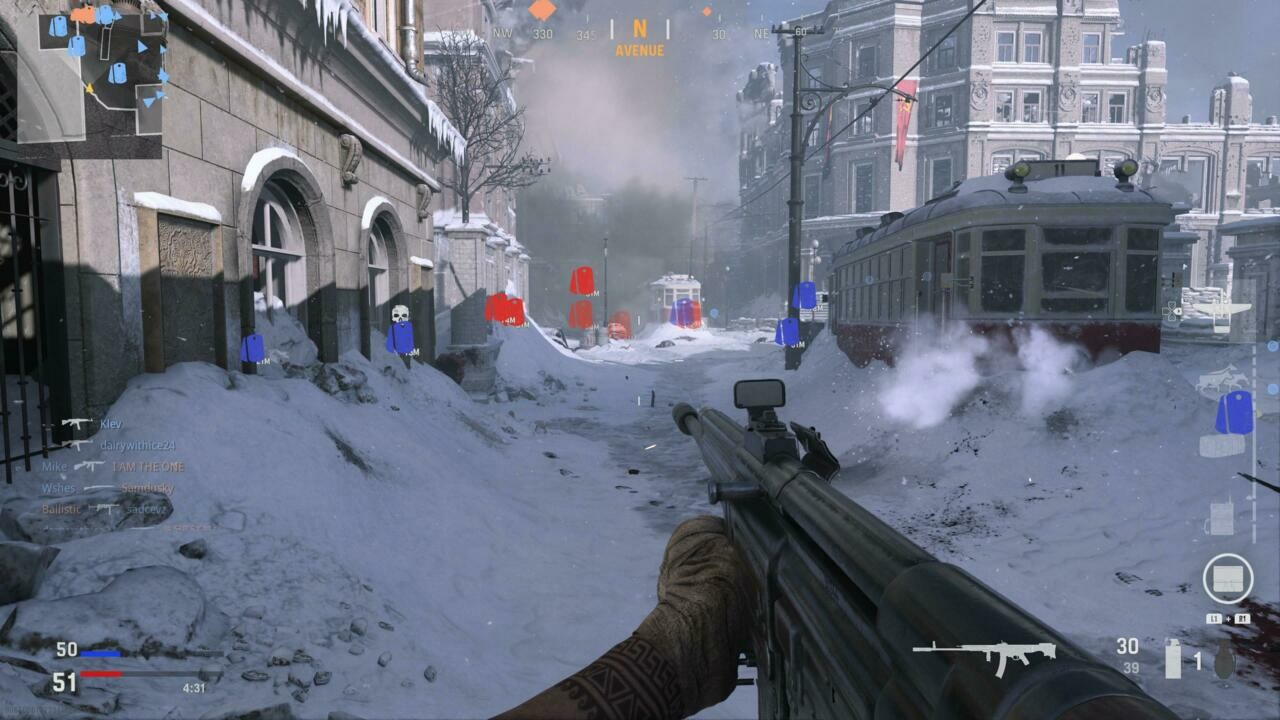
Task: Click the N heading on the compass bar
Action: coord(640,30)
